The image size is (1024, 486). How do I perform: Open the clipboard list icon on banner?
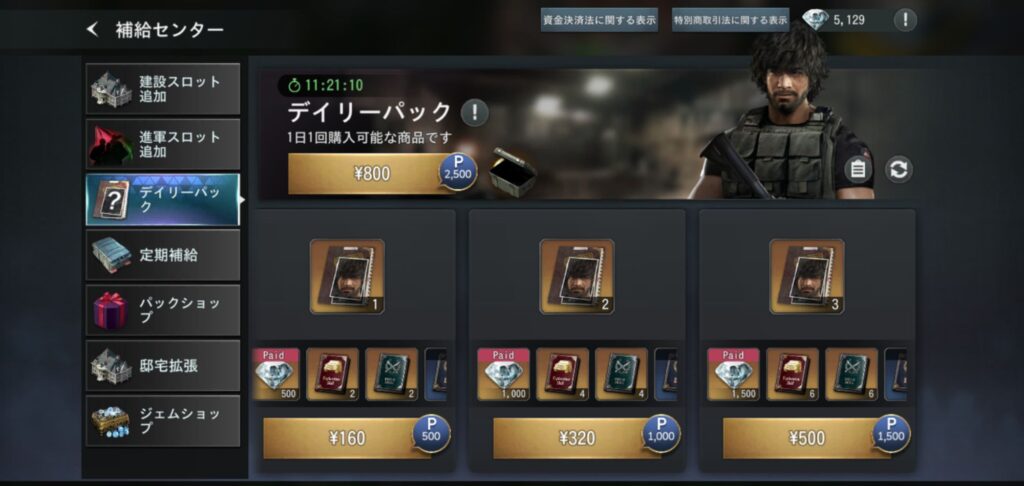(857, 169)
